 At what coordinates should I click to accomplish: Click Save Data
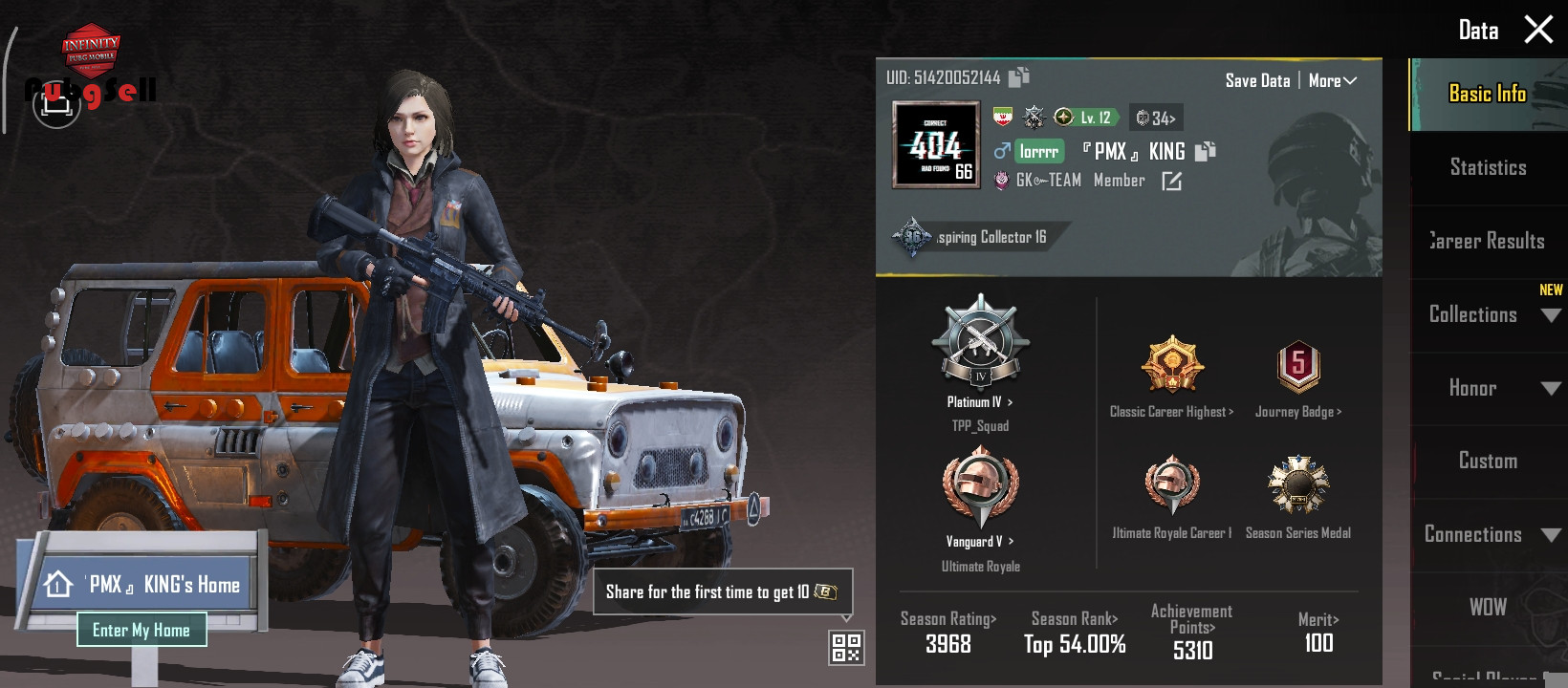1257,81
